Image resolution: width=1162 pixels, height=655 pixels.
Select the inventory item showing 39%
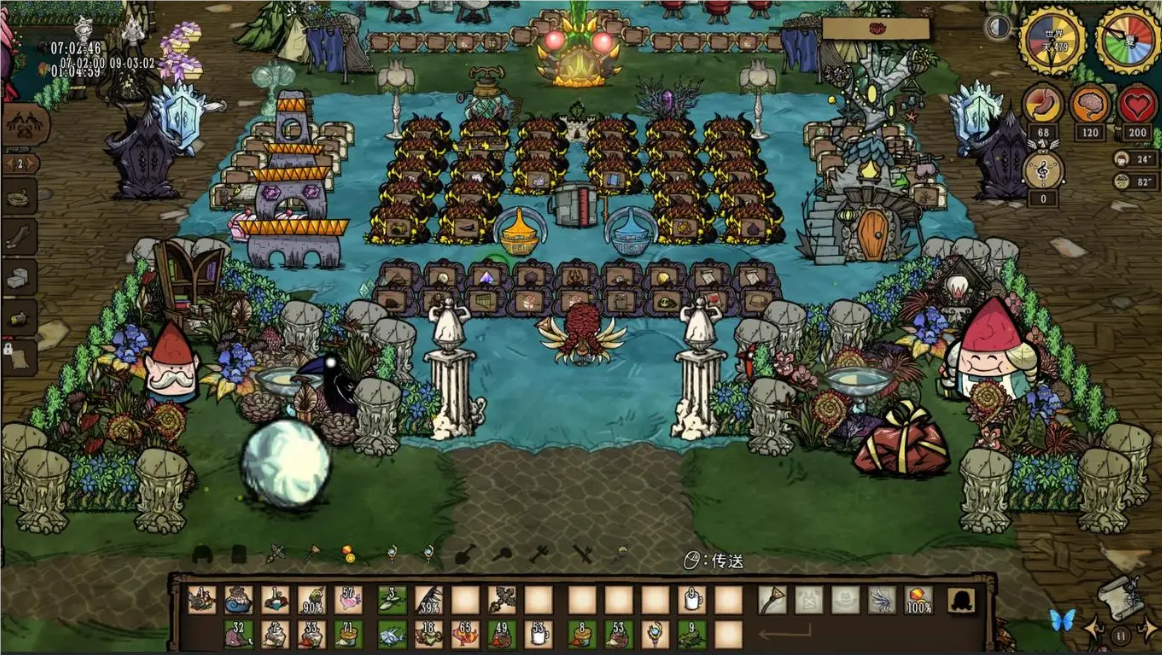pos(428,600)
